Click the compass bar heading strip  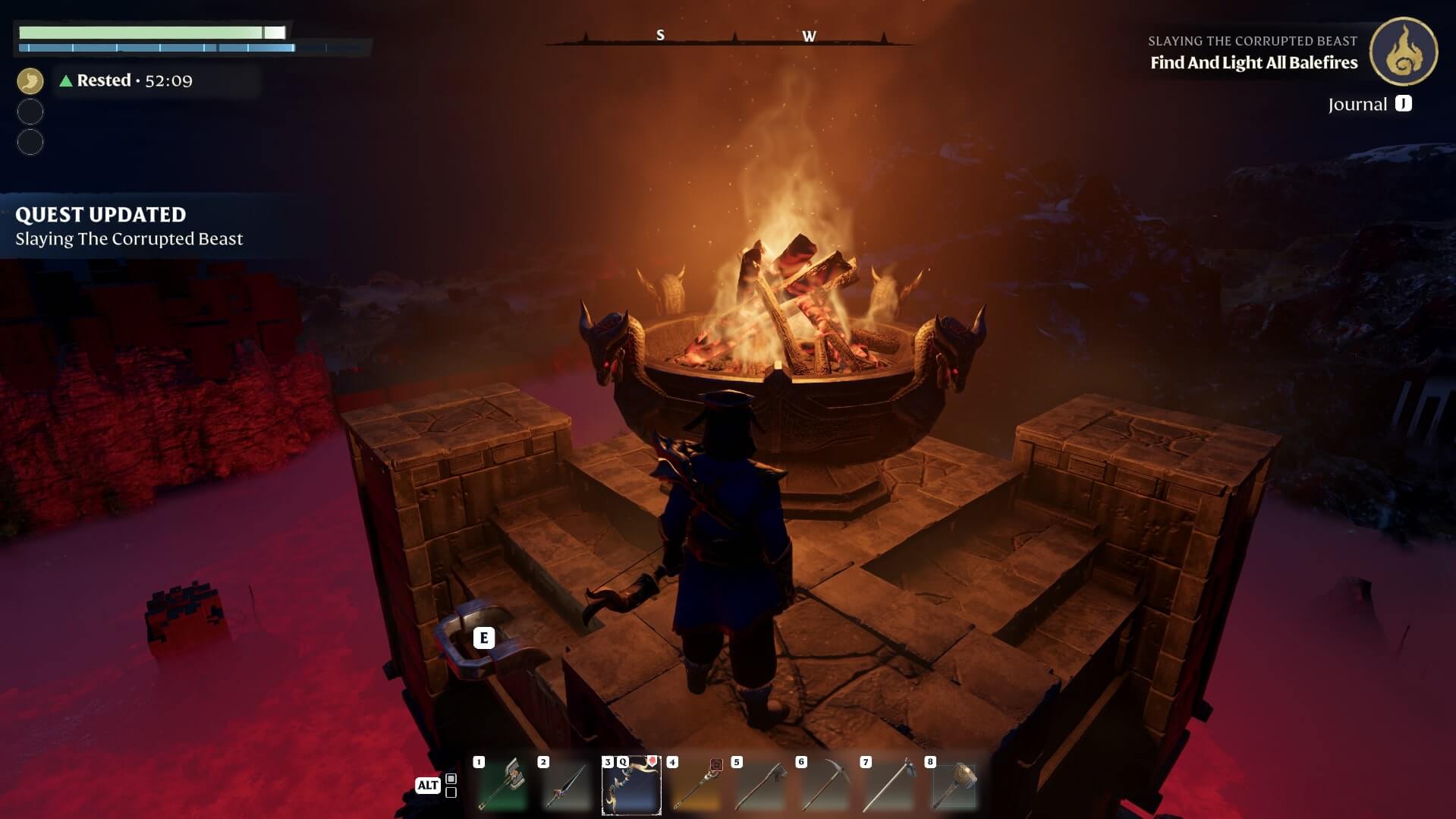click(730, 37)
